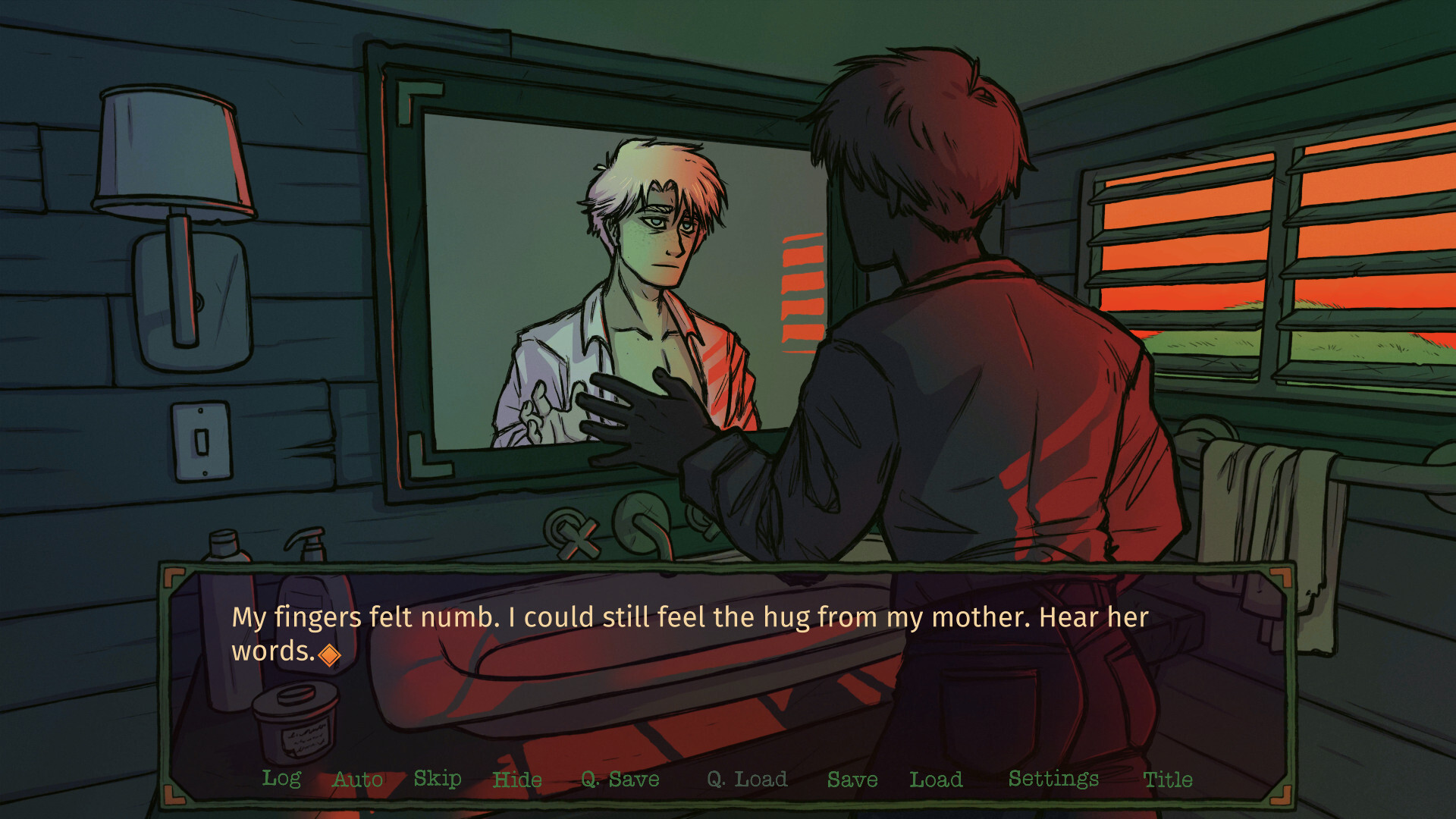Return to the Title screen
This screenshot has height=819, width=1456.
[x=1168, y=779]
